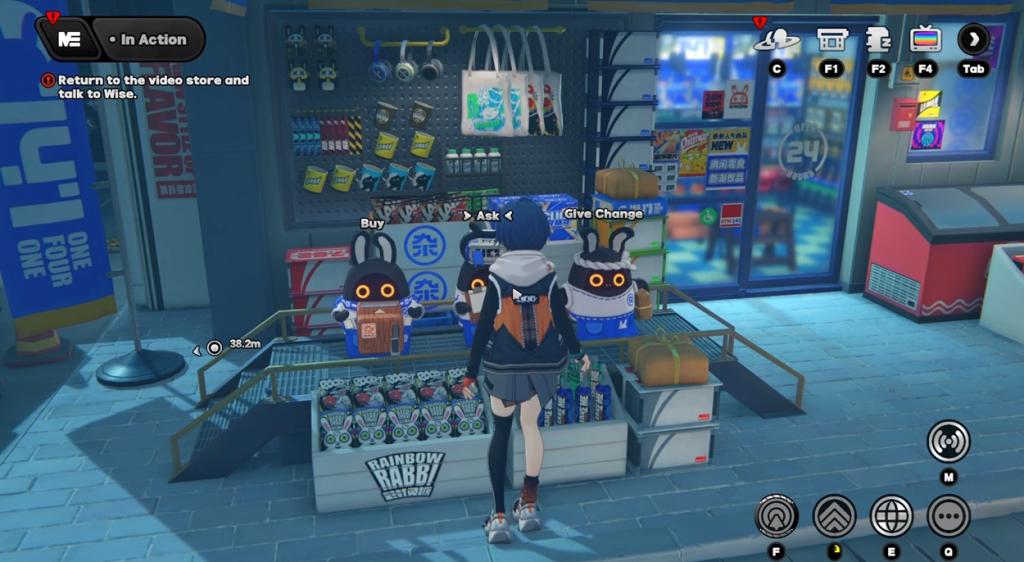Activate the radio signal waves button
This screenshot has height=562, width=1024.
coord(948,441)
